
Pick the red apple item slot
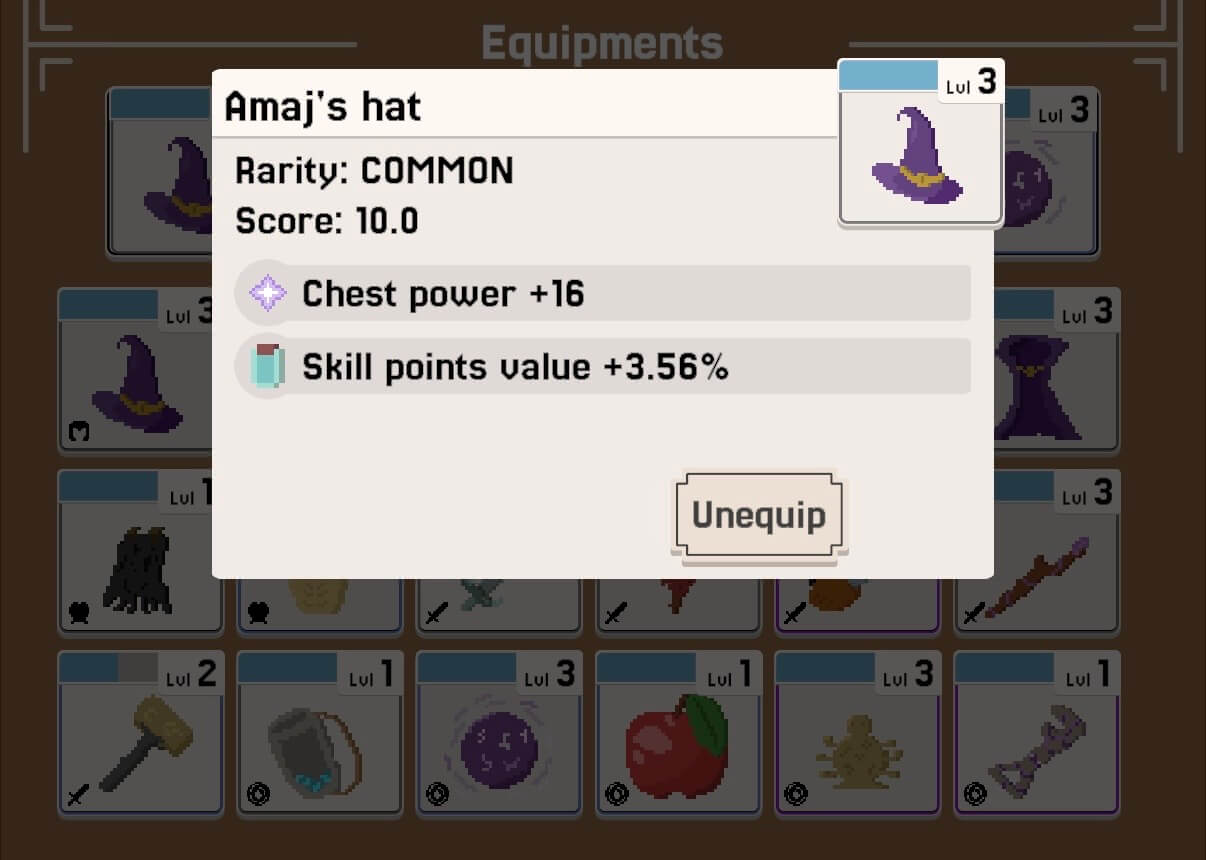click(x=679, y=735)
